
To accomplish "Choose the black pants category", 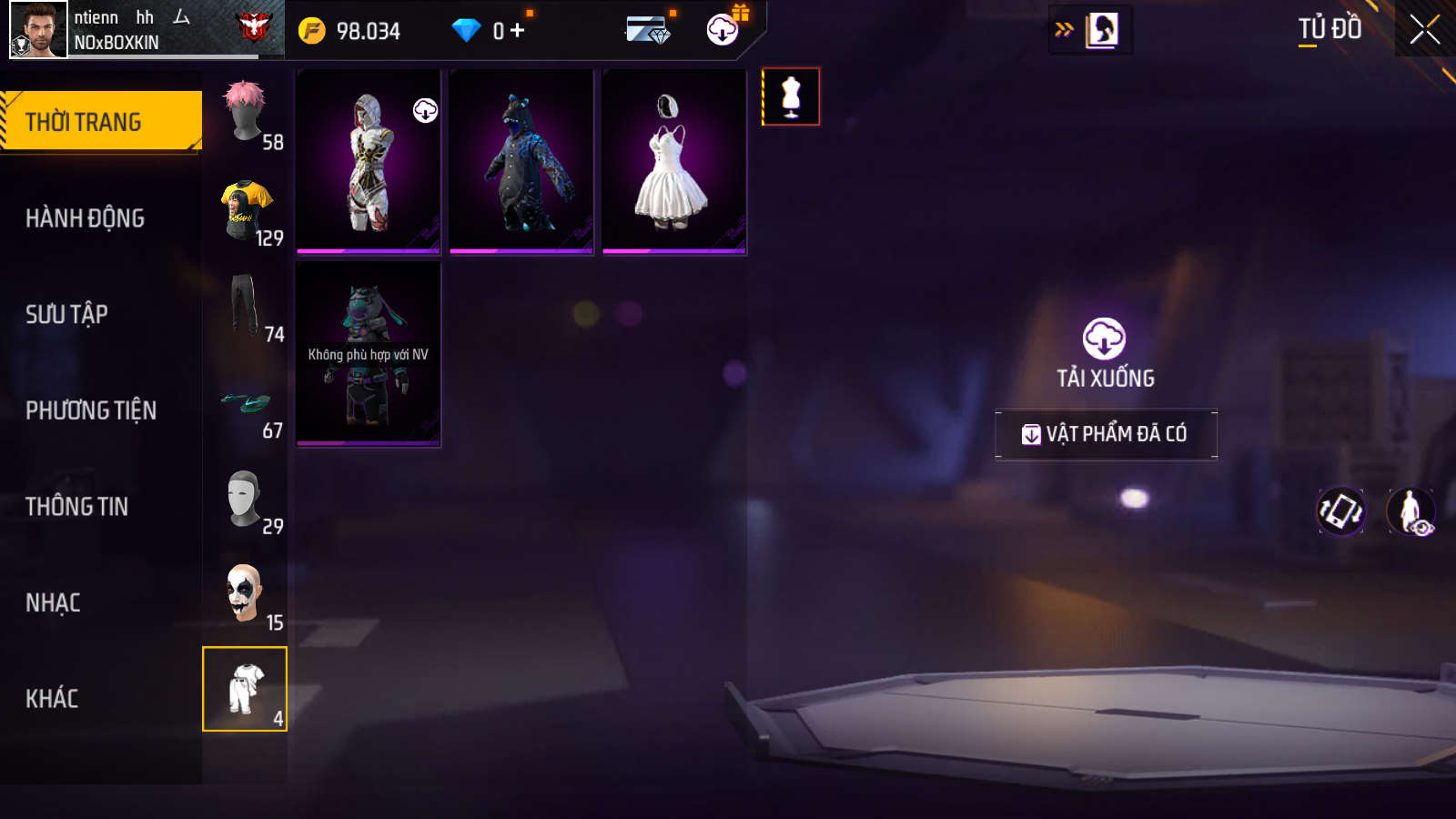I will [x=246, y=307].
